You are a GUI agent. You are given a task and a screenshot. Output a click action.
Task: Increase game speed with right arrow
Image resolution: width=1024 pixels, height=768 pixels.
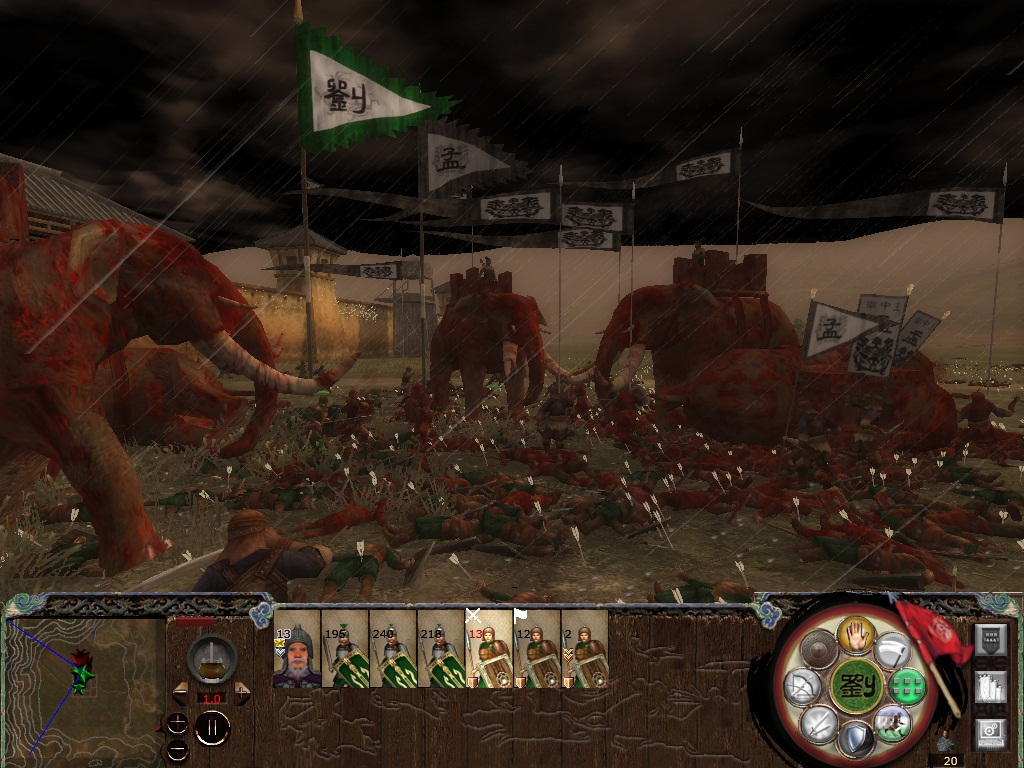[x=241, y=692]
